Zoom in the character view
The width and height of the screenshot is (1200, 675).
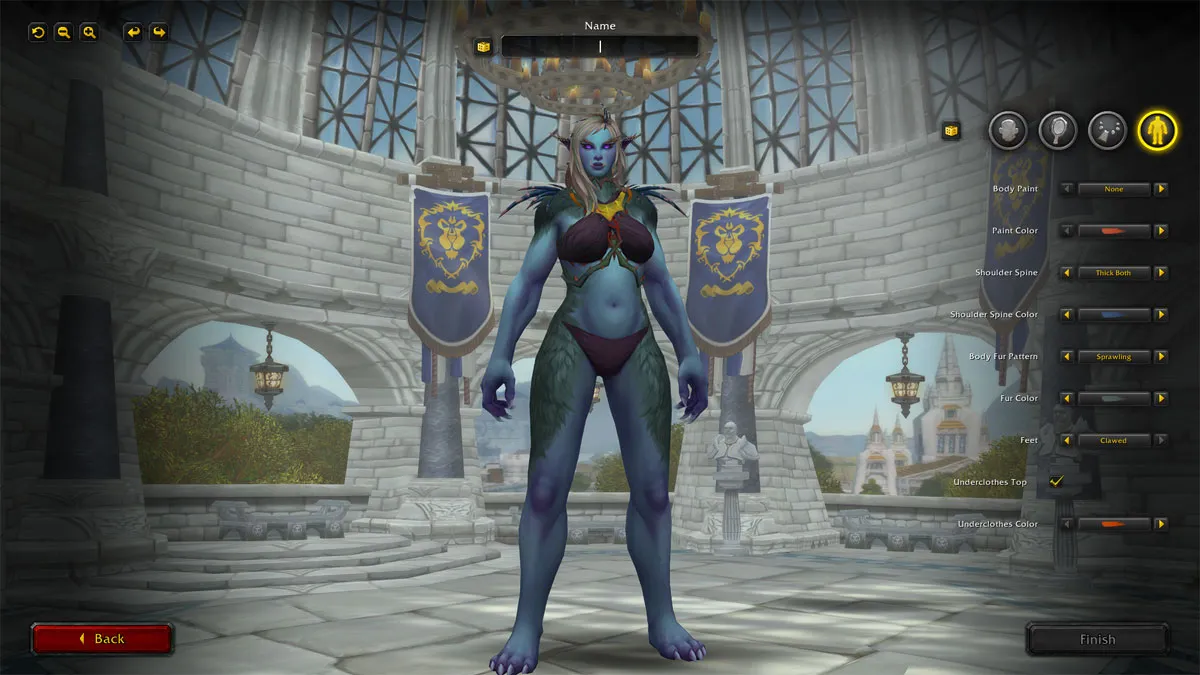coord(90,32)
